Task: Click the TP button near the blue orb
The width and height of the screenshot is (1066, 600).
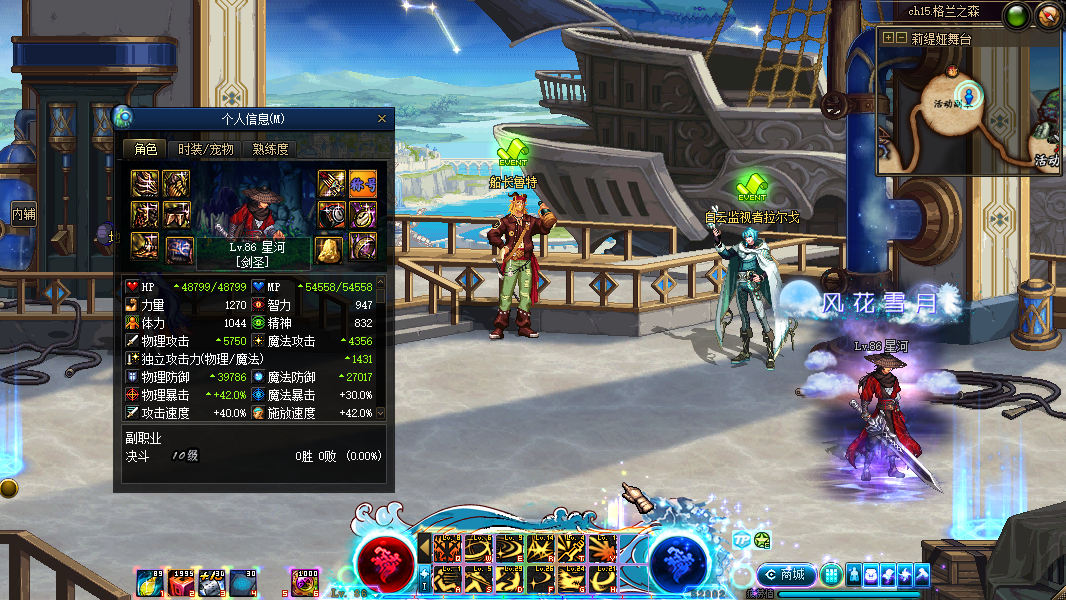Action: coord(741,539)
